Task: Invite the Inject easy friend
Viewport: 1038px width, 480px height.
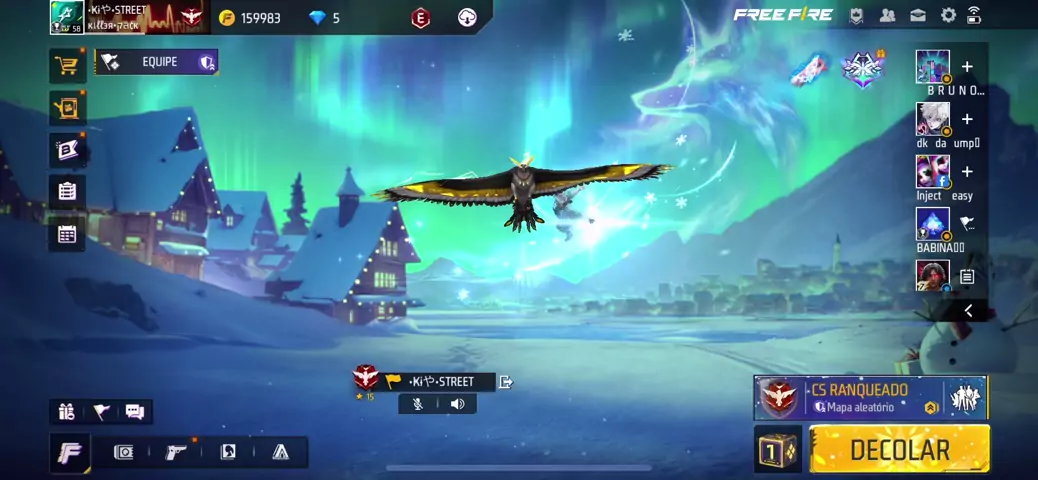Action: [967, 172]
